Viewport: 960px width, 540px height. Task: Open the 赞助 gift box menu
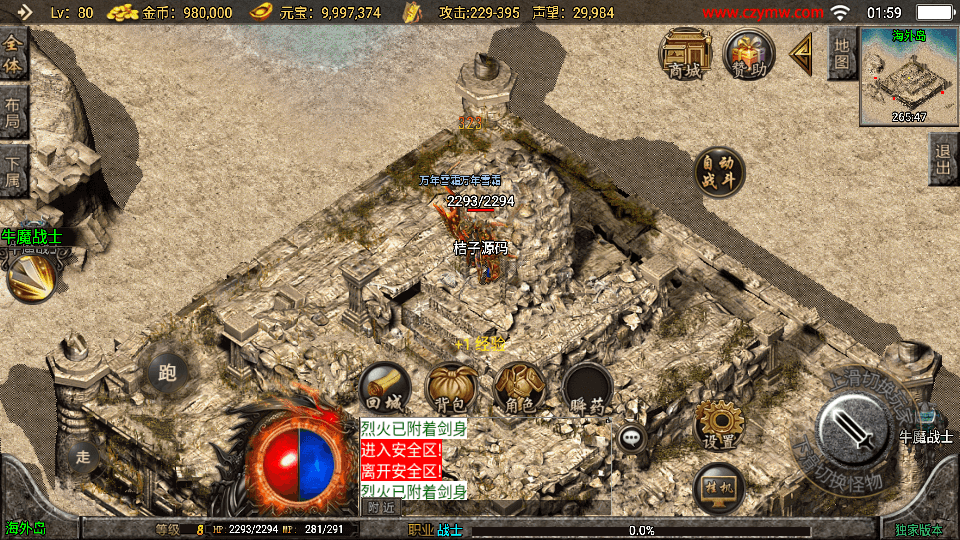(x=750, y=54)
